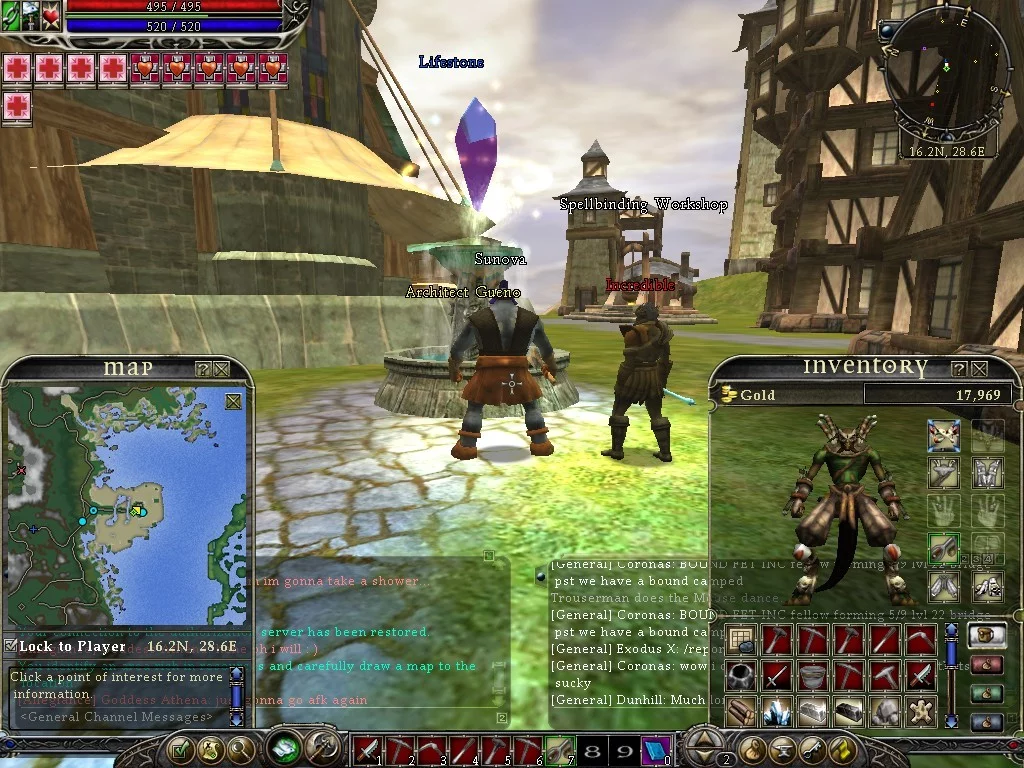Use the blue book in quickbar slot 0

(655, 749)
